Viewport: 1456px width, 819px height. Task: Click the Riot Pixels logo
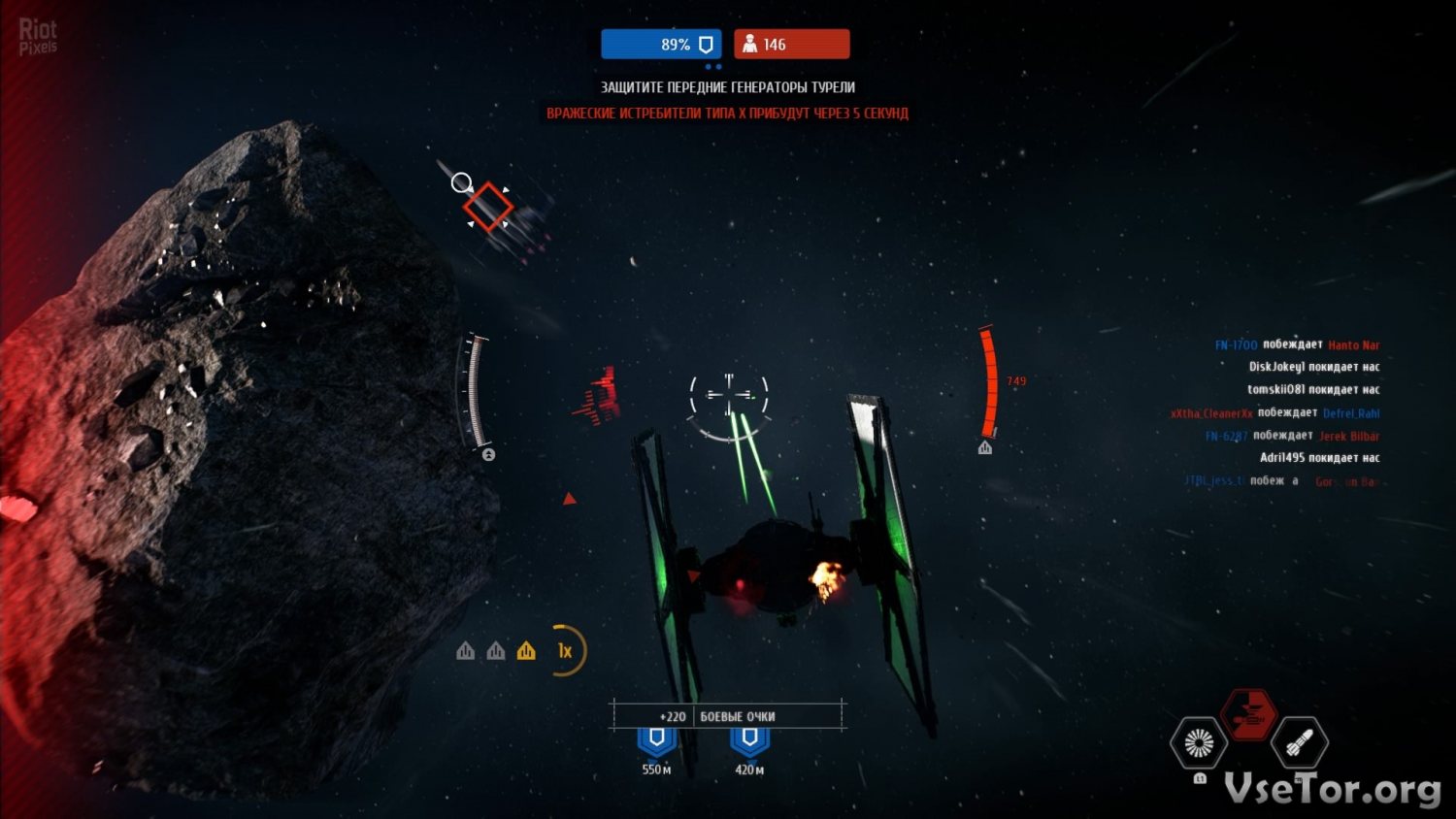tap(38, 37)
